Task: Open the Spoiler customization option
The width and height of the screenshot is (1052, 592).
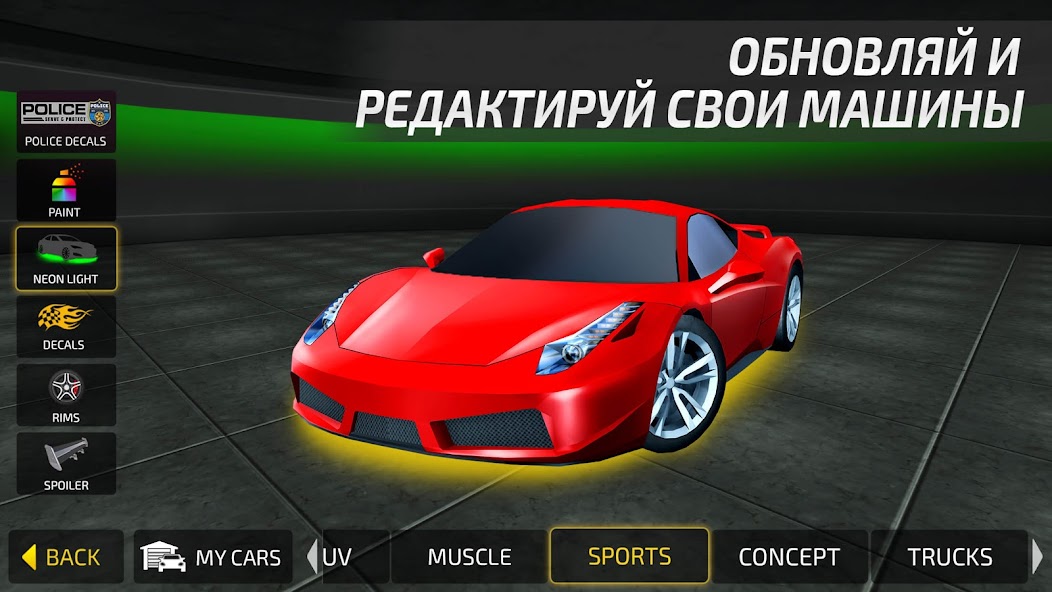Action: click(x=66, y=462)
